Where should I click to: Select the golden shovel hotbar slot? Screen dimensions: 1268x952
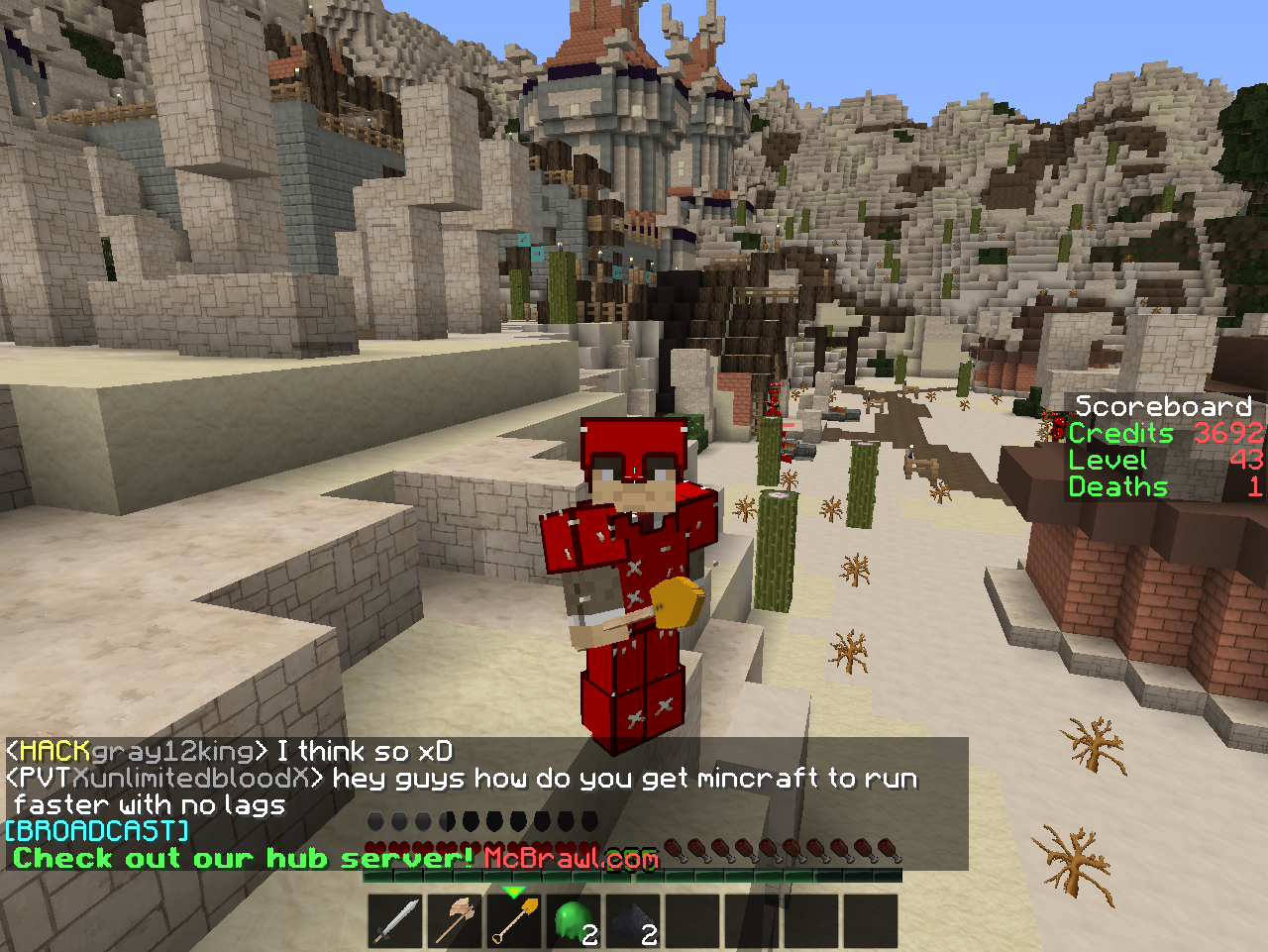[x=515, y=922]
